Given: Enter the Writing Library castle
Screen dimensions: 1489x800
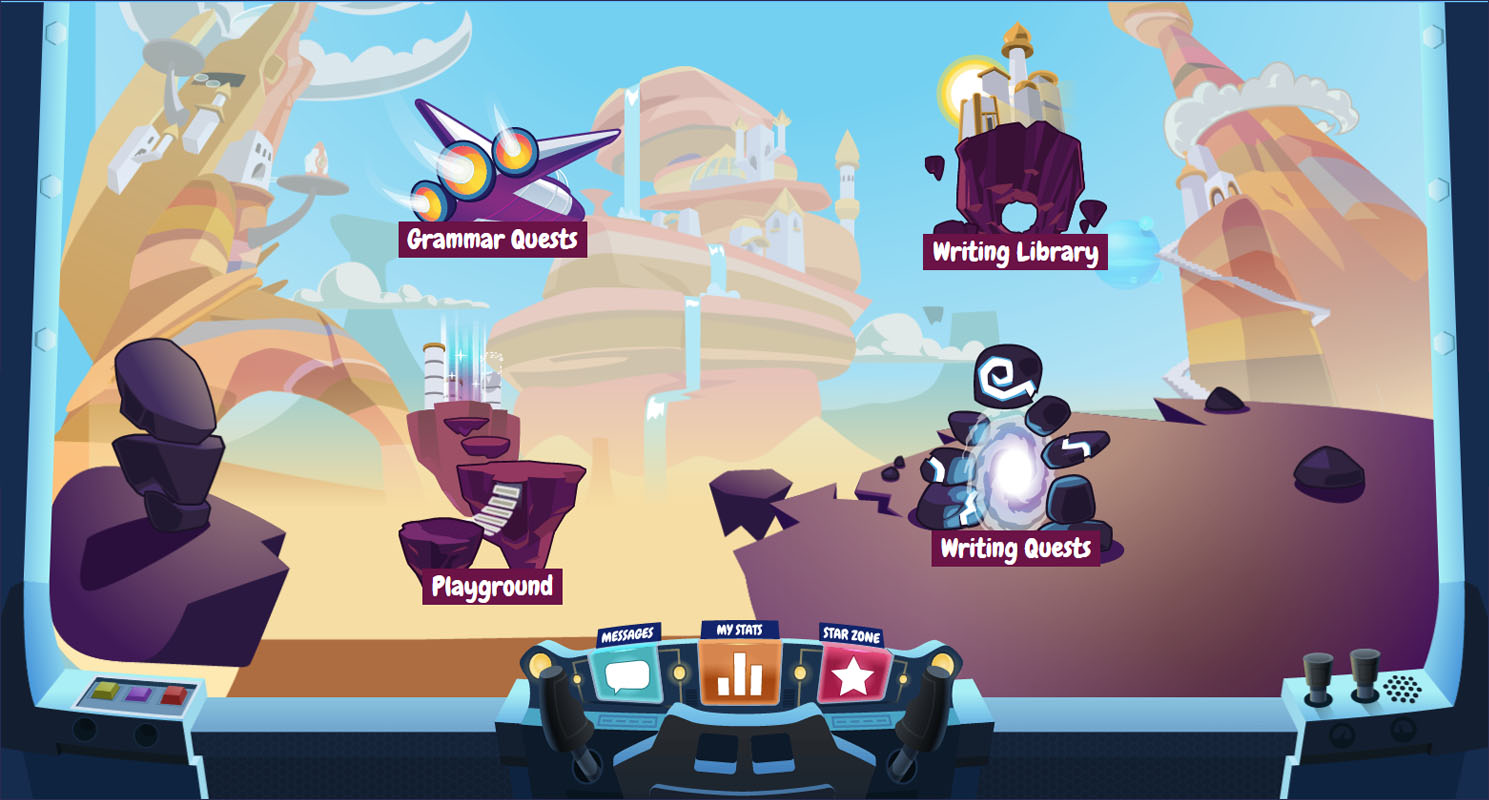Looking at the screenshot, I should click(x=1010, y=110).
